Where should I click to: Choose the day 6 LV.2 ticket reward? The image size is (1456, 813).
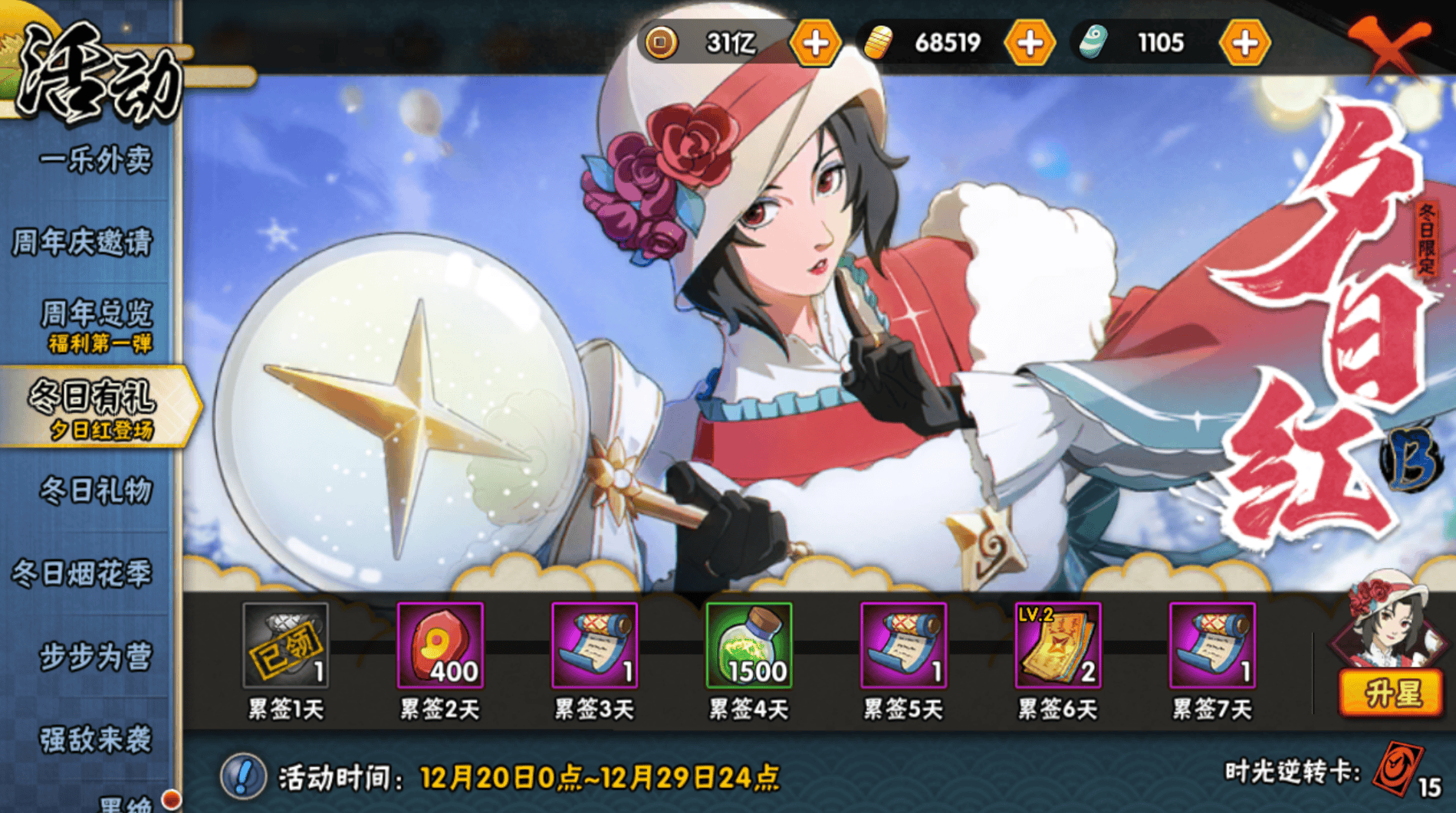[1058, 645]
